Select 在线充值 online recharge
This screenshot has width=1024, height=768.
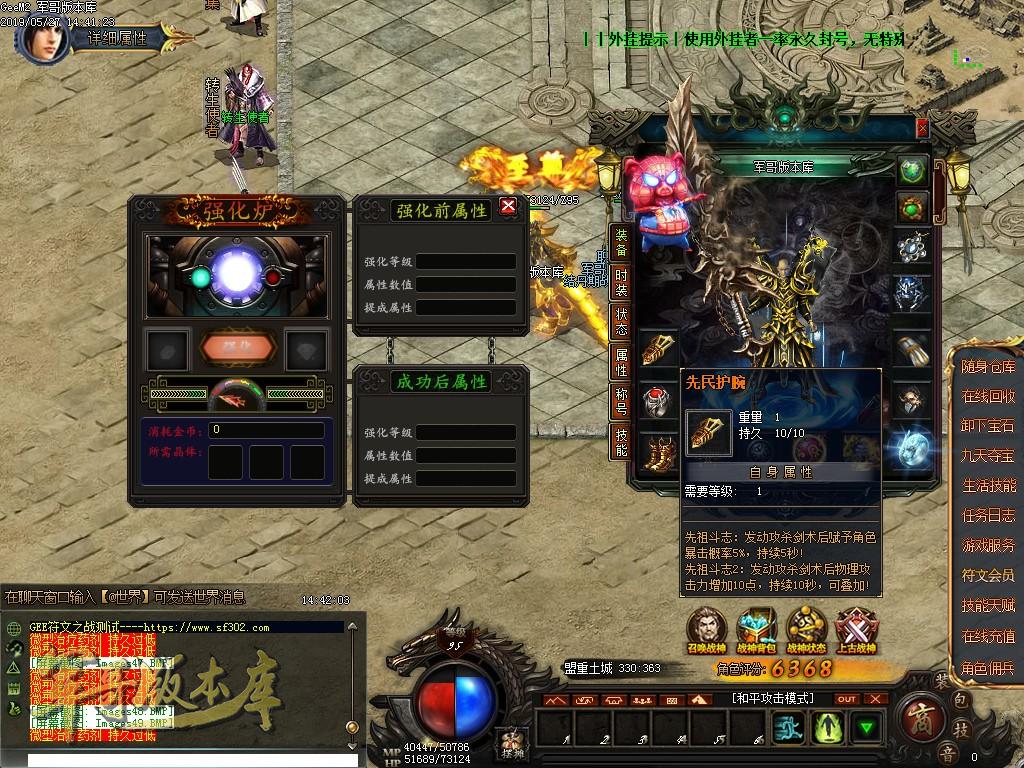click(988, 636)
